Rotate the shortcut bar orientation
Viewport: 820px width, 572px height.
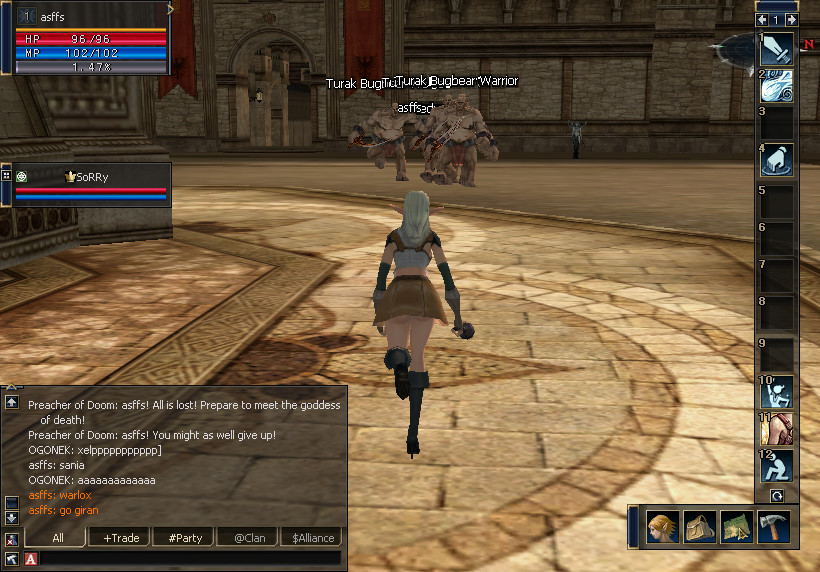pos(777,495)
